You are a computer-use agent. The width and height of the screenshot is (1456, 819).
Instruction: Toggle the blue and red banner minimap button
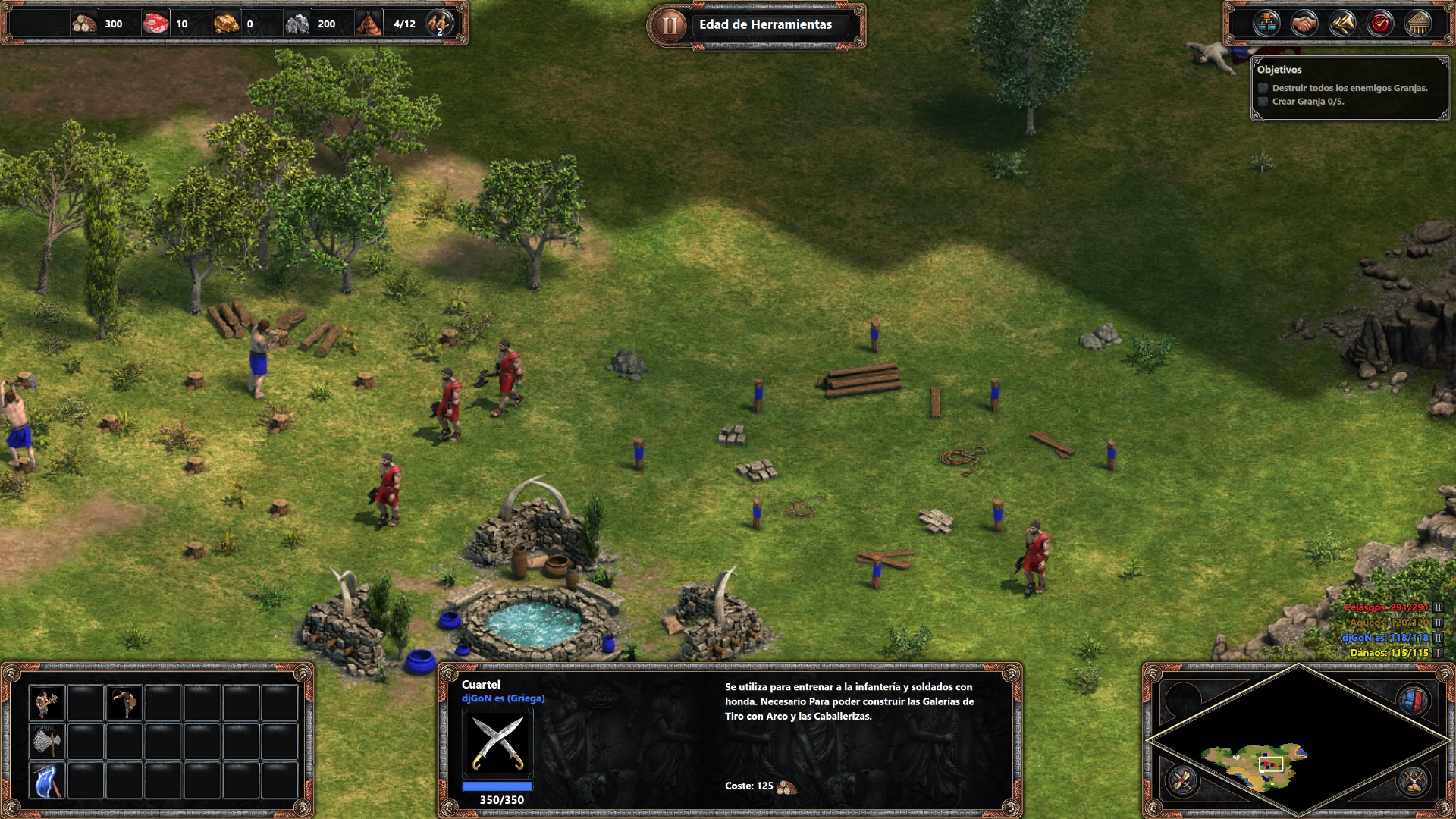(1413, 701)
